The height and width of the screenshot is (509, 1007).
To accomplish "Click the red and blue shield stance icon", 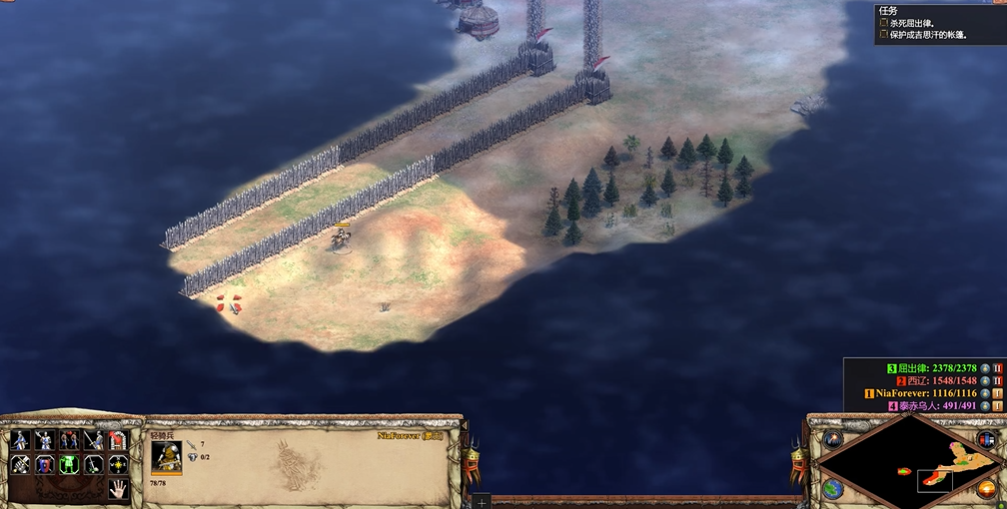I will [x=45, y=465].
